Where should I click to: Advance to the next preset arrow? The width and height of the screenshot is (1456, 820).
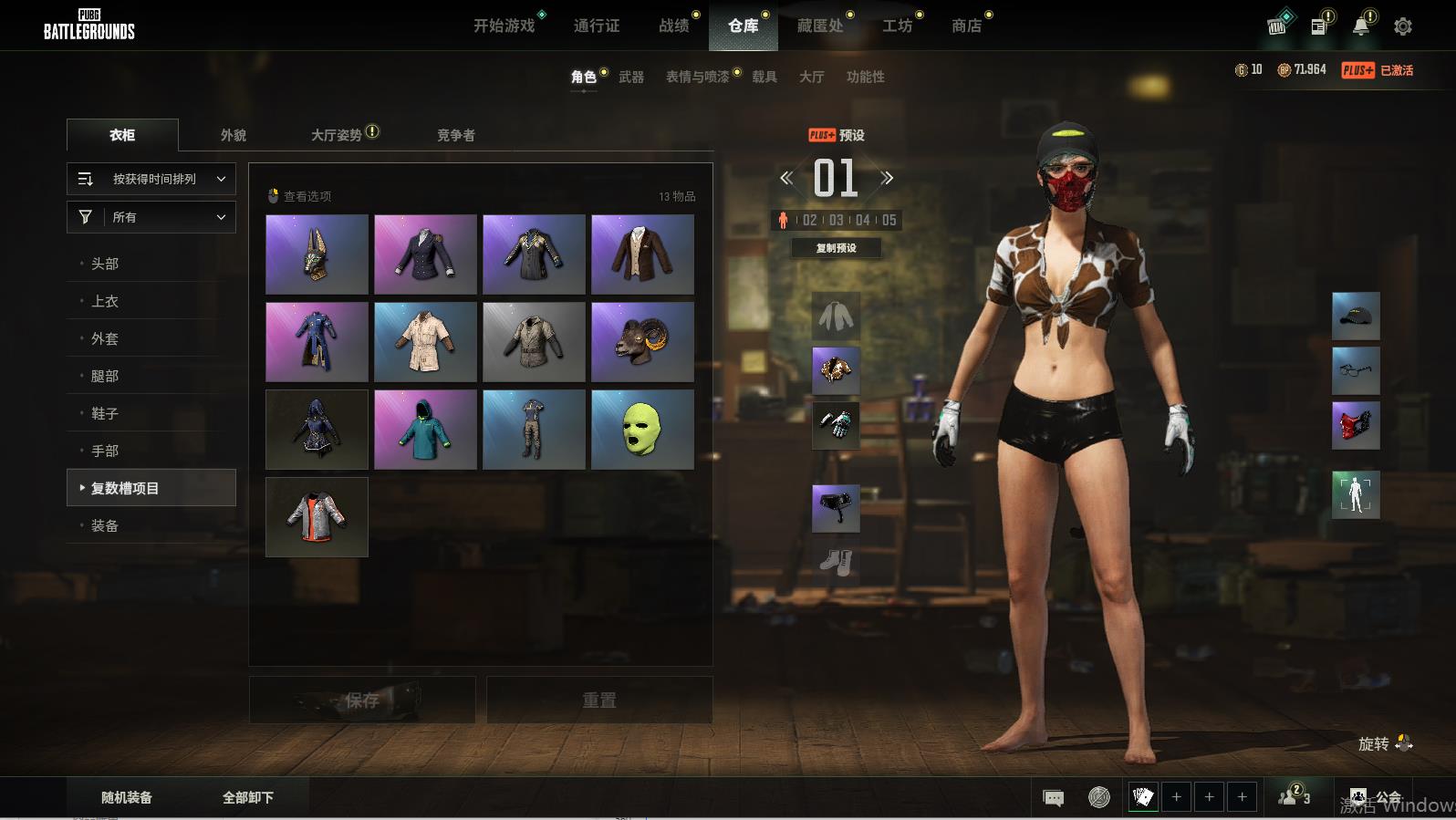pos(887,178)
